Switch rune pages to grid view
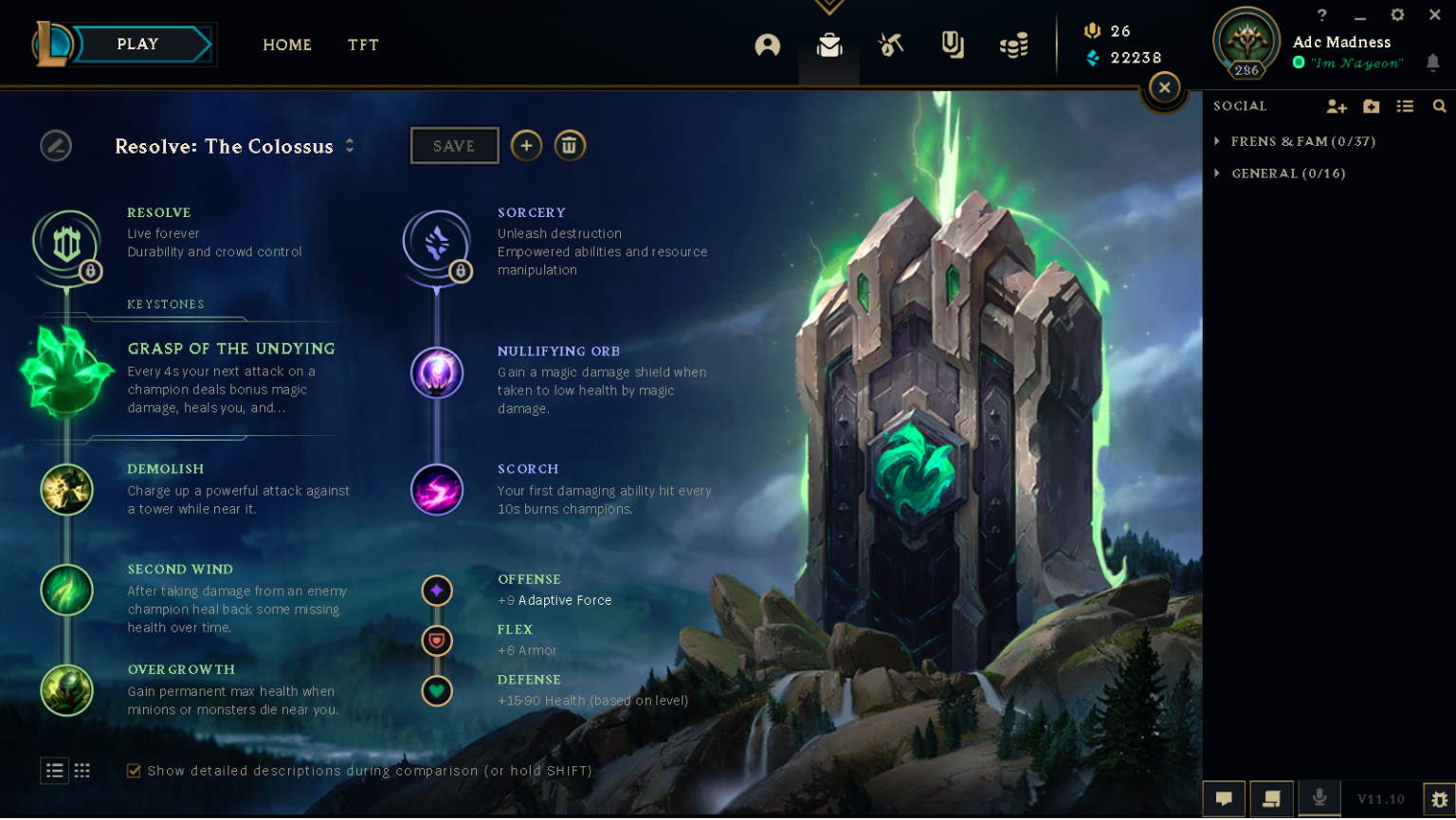This screenshot has width=1456, height=820. pos(82,771)
